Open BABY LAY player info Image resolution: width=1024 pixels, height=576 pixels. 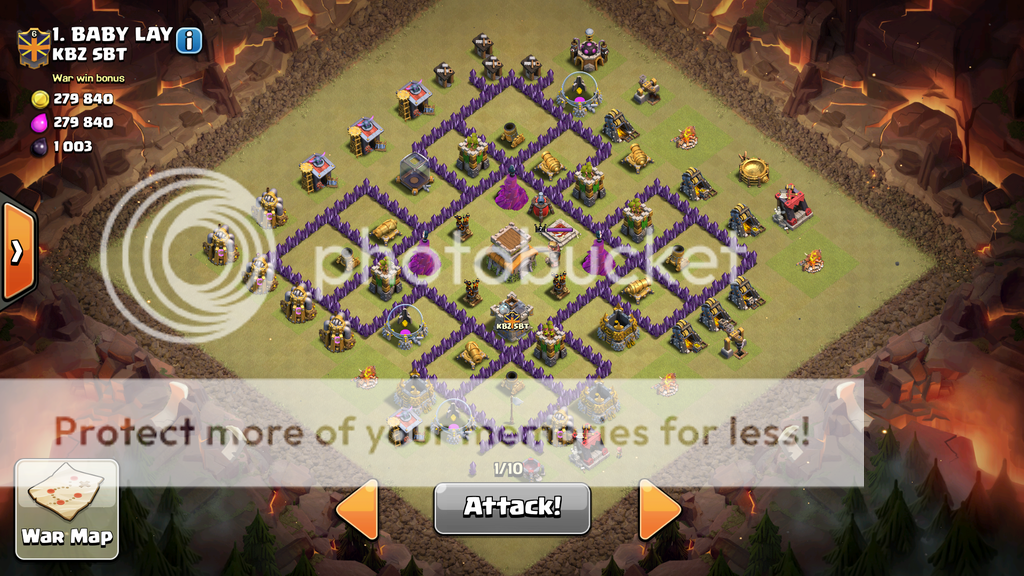click(x=188, y=40)
